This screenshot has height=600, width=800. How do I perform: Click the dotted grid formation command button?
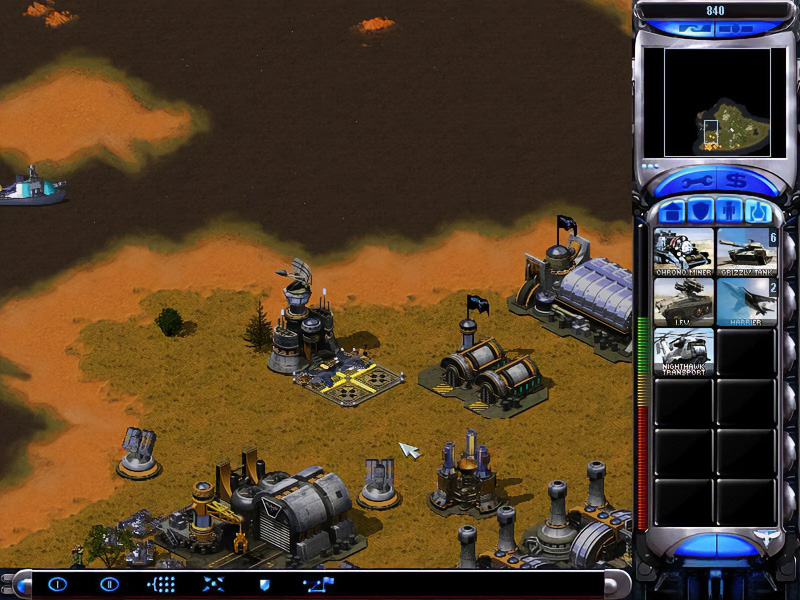pyautogui.click(x=161, y=584)
